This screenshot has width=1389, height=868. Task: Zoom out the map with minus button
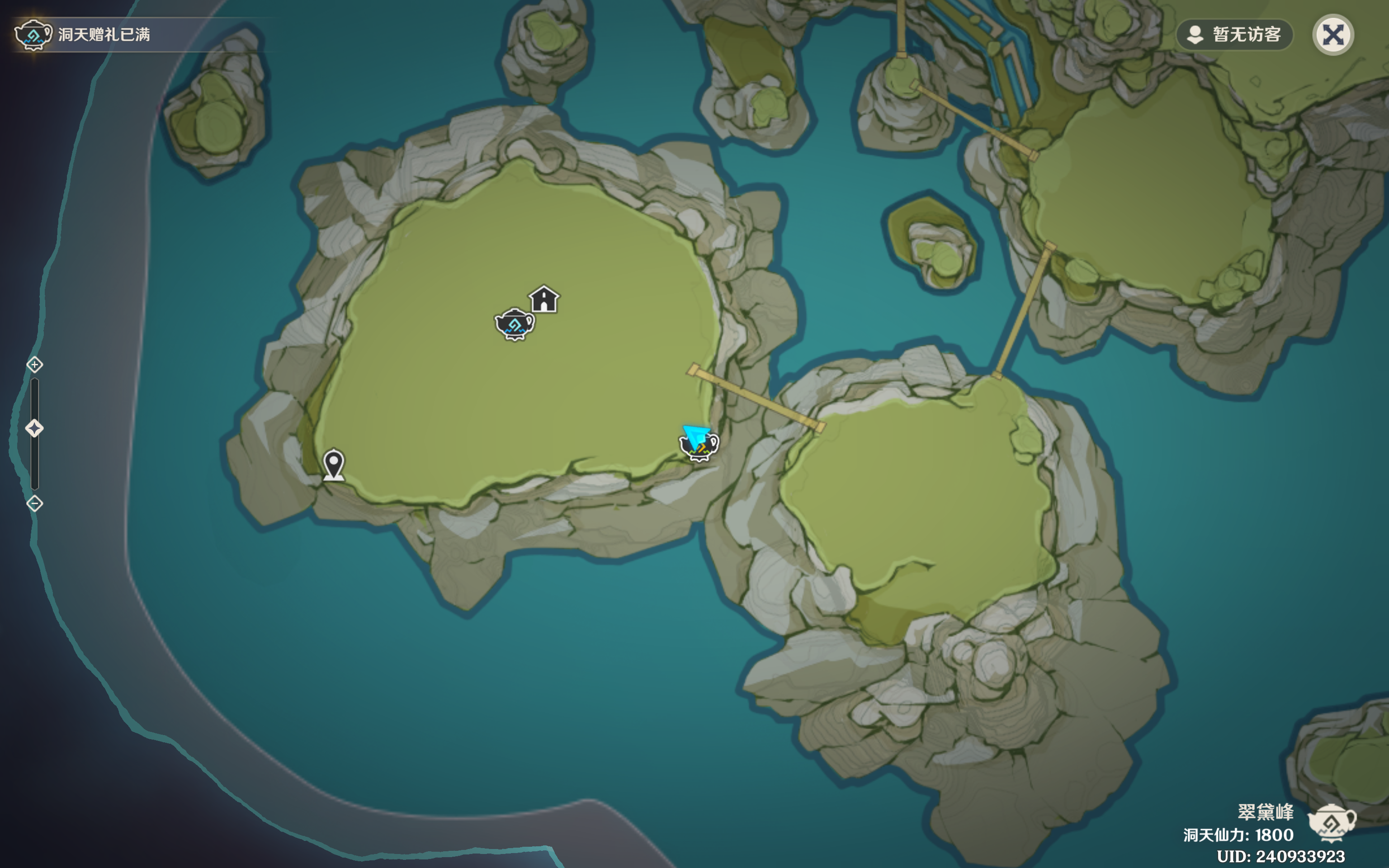(34, 504)
